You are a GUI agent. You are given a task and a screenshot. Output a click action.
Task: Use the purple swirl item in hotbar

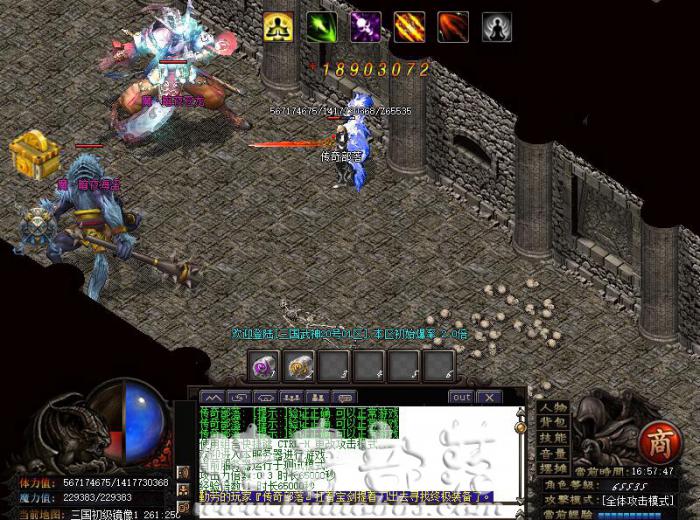click(x=264, y=366)
